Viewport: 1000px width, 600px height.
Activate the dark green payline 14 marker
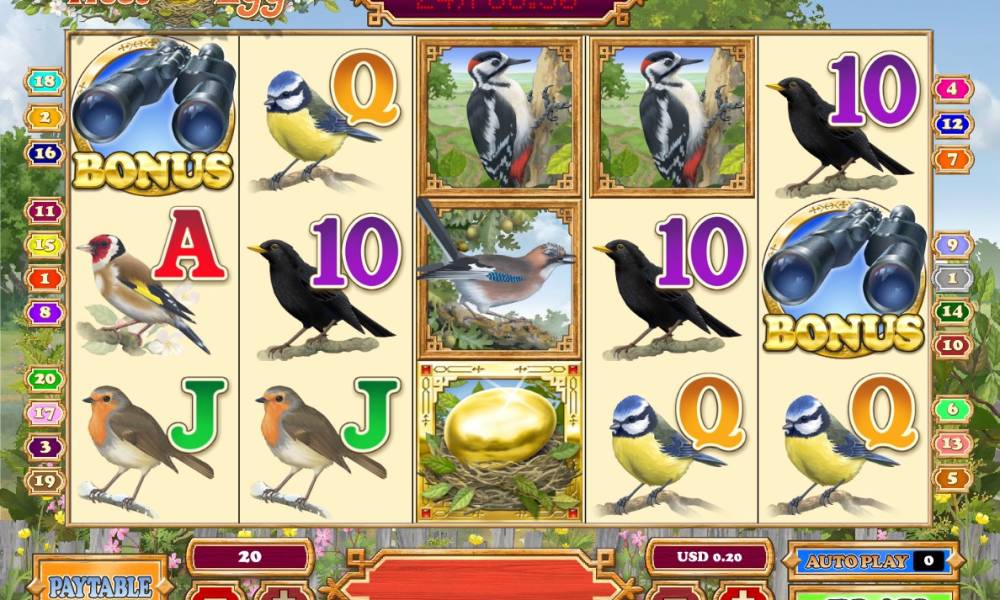click(x=953, y=311)
